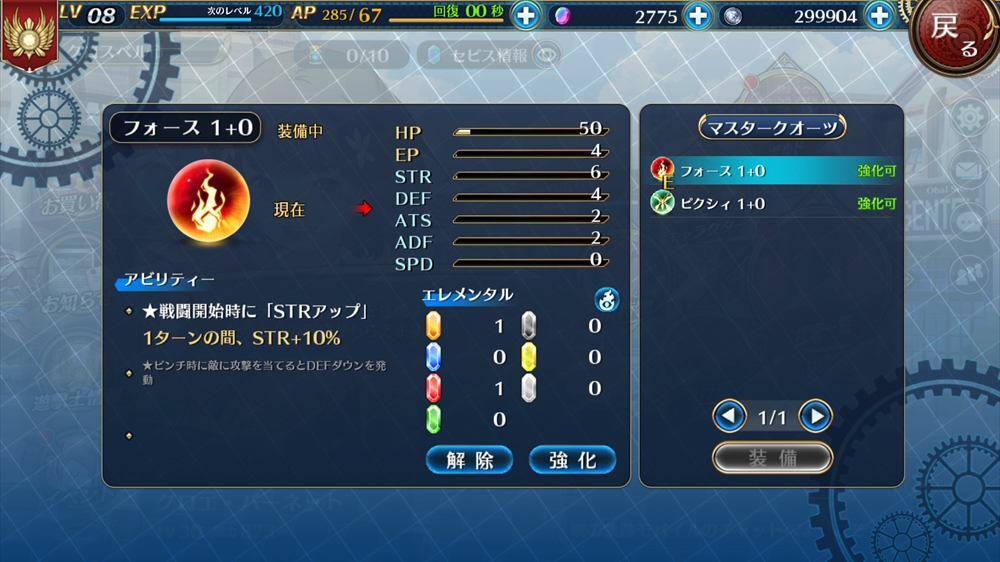Add purple gems with the plus button
This screenshot has width=1000, height=562.
pos(698,16)
